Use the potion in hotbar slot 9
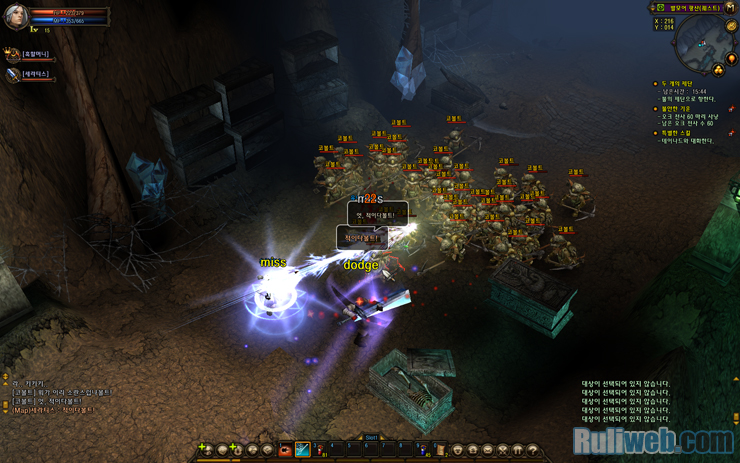Viewport: 740px width, 463px height. coord(422,450)
